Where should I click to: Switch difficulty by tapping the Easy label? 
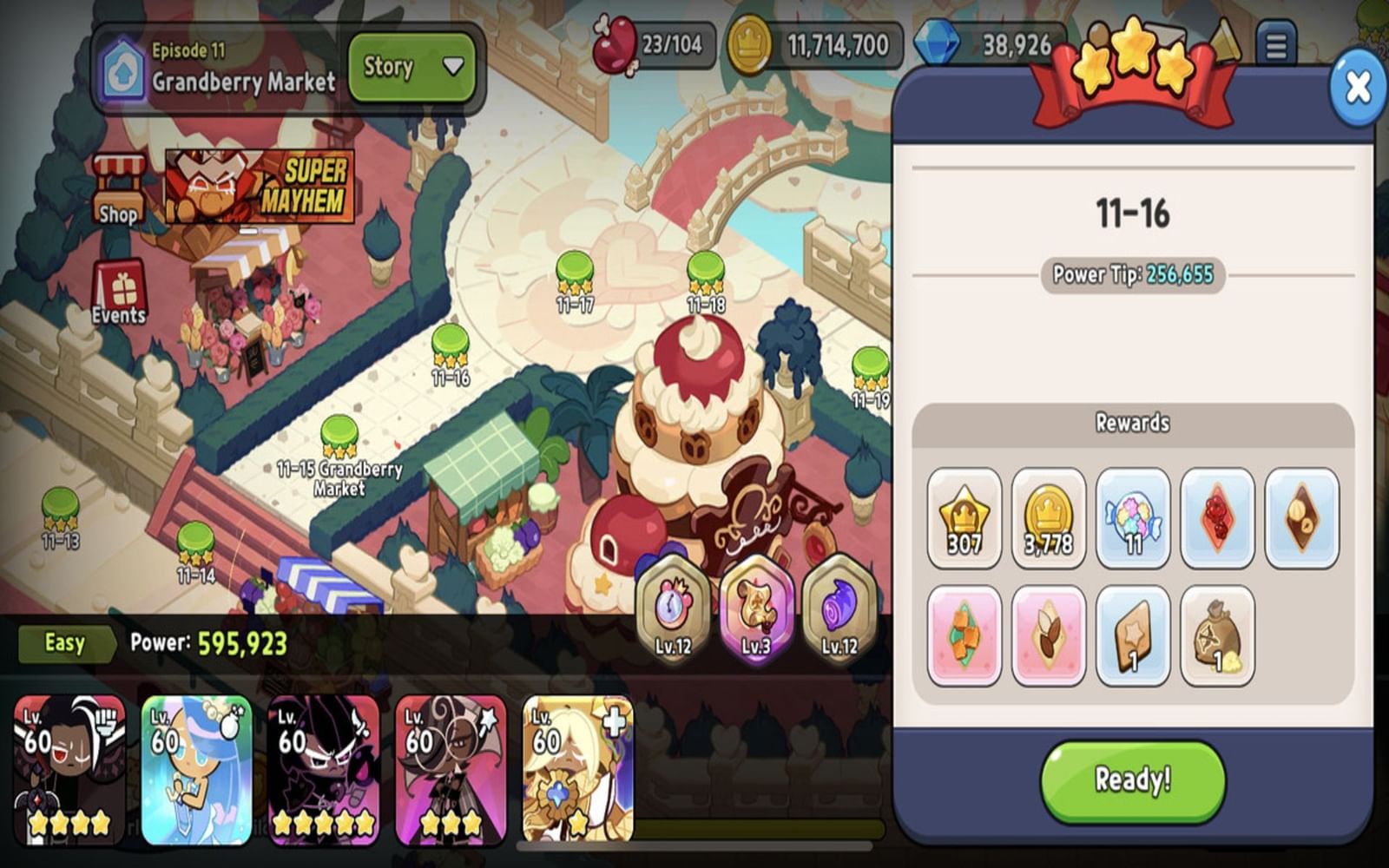[64, 643]
